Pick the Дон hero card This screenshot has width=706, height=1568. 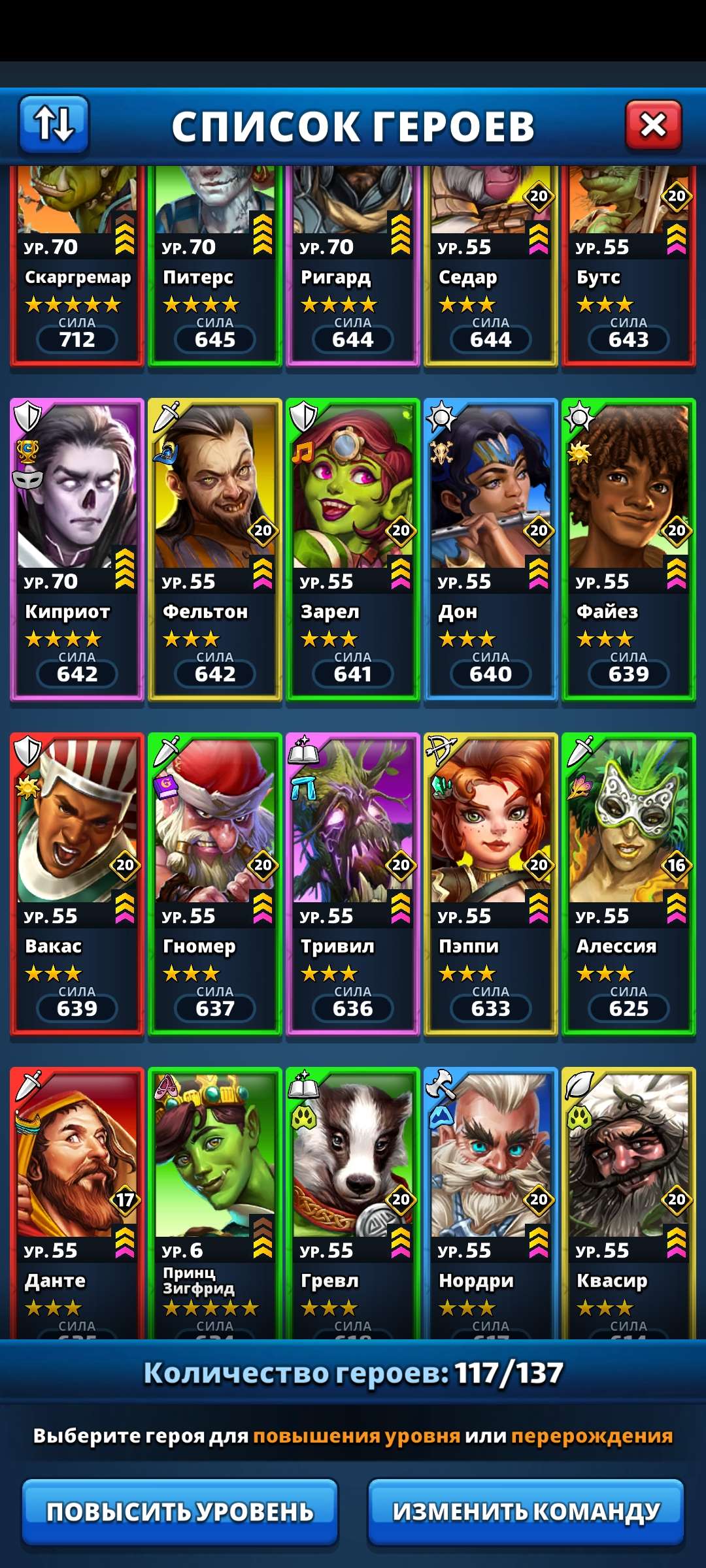pyautogui.click(x=491, y=549)
